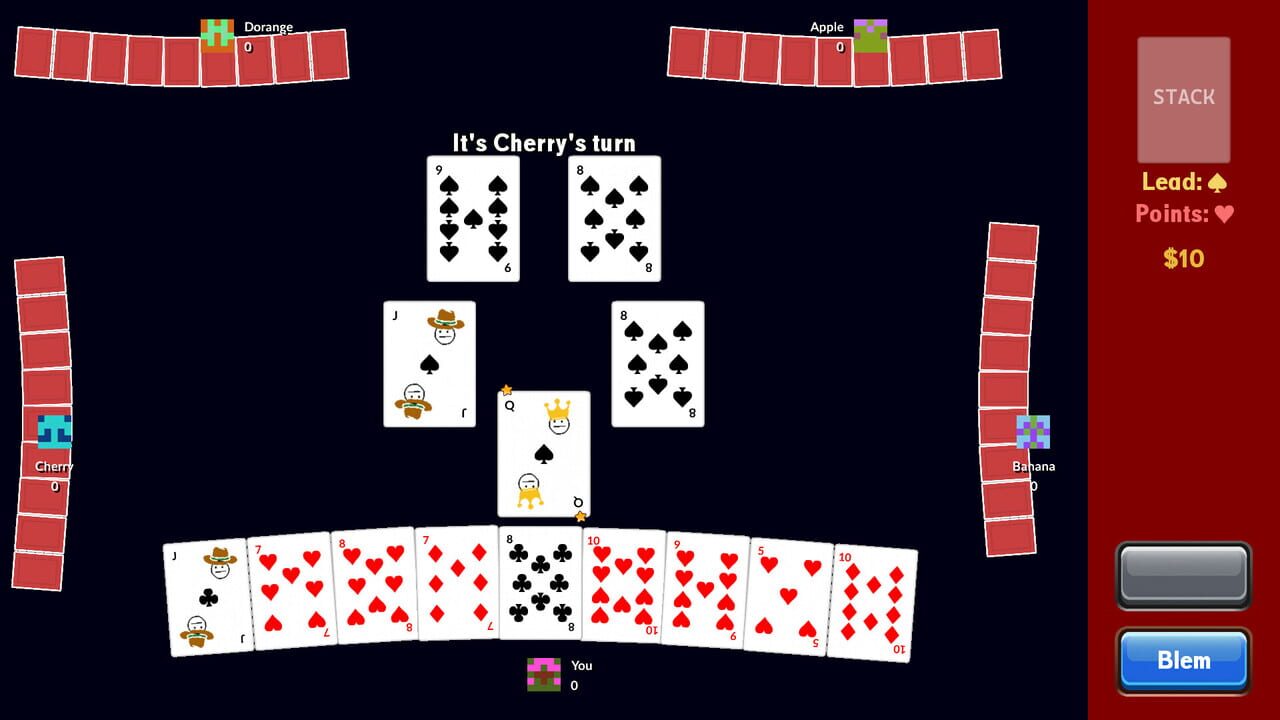This screenshot has width=1280, height=720.
Task: Click Cherry's avatar icon
Action: [x=55, y=433]
